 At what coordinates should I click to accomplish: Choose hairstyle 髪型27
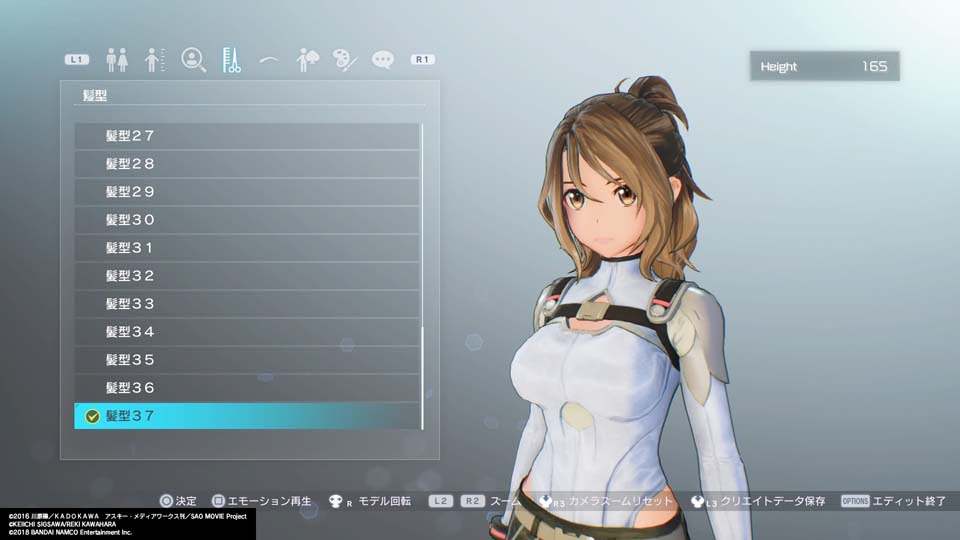click(247, 136)
